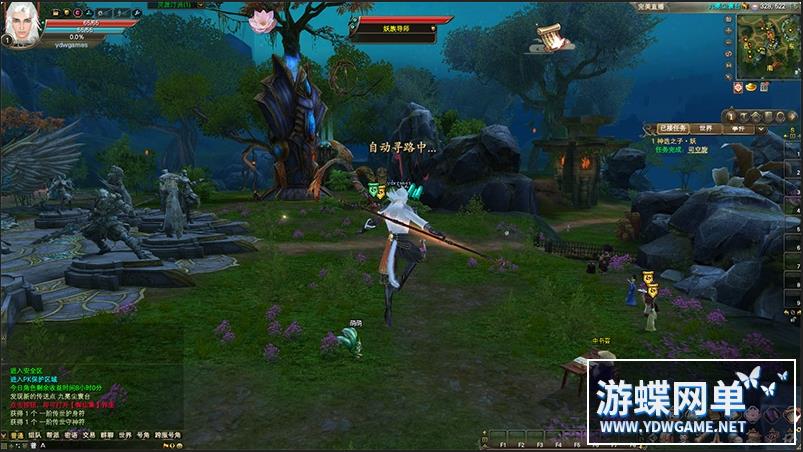Select the 交易 chat channel tab
This screenshot has width=803, height=452.
tap(89, 435)
